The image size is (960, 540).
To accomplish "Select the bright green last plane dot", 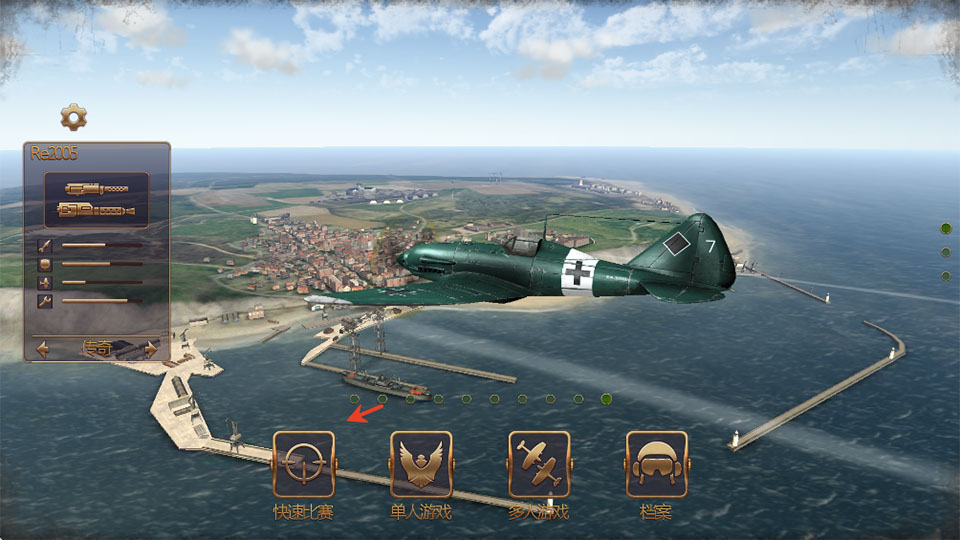I will point(606,399).
